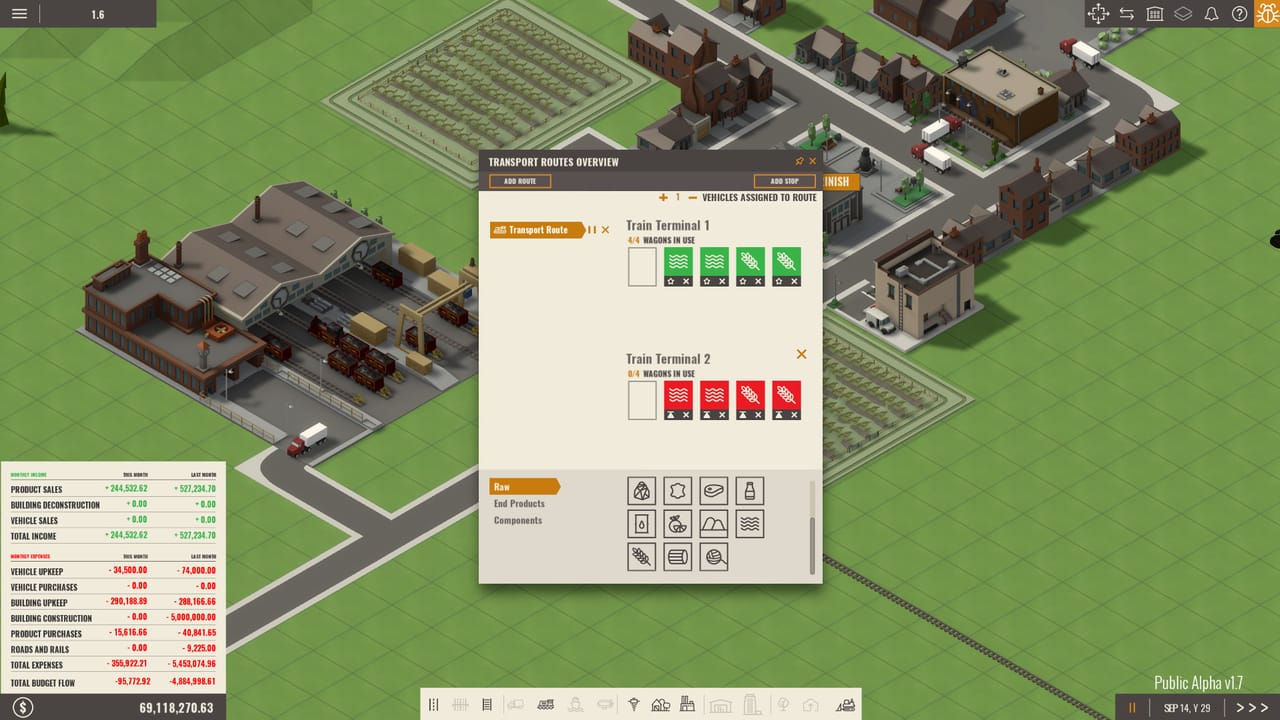The image size is (1280, 720).
Task: Click the ADD ROUTE button
Action: pos(519,181)
